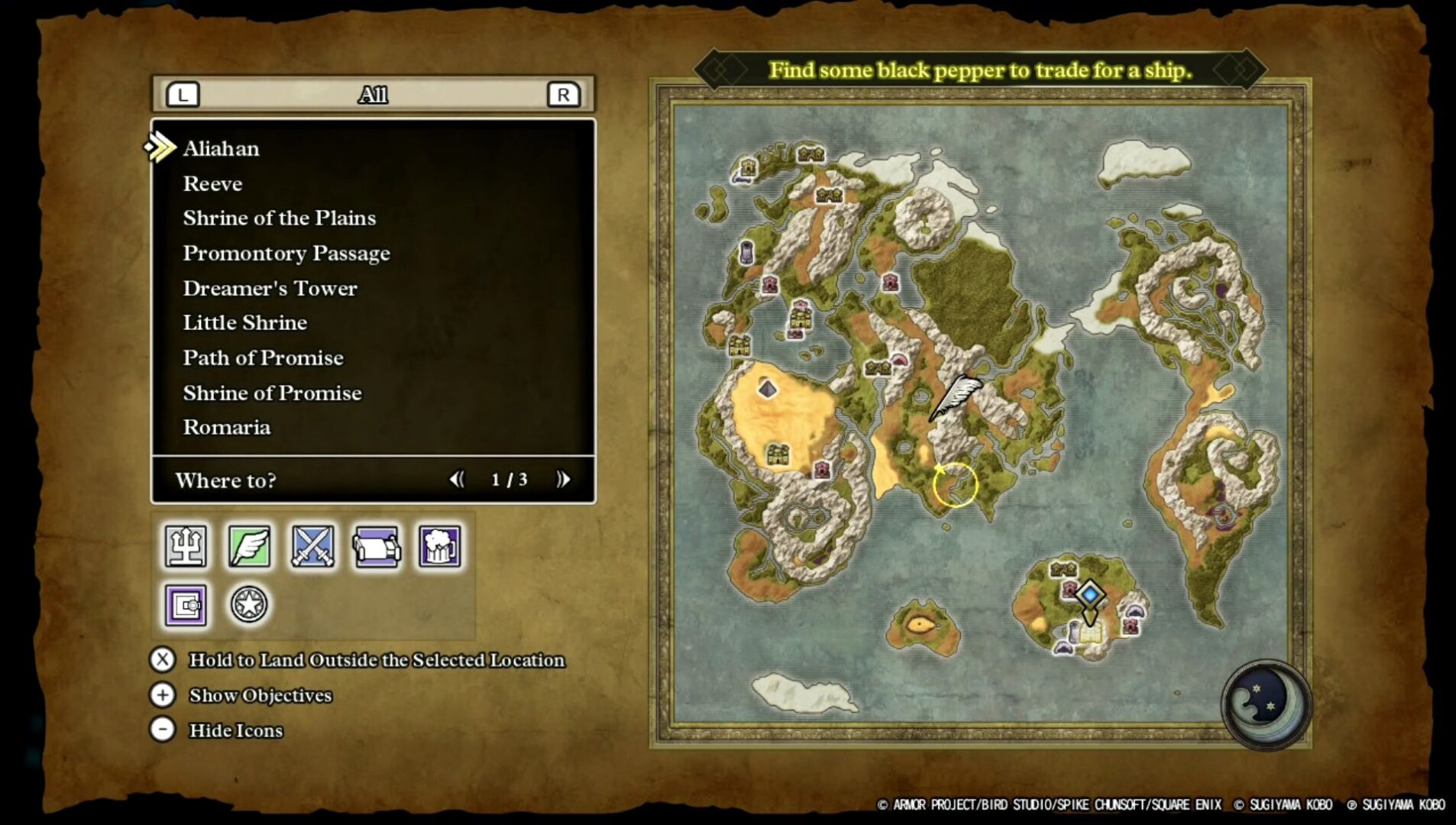The image size is (1456, 825).
Task: Select Path of Promise
Action: point(263,357)
